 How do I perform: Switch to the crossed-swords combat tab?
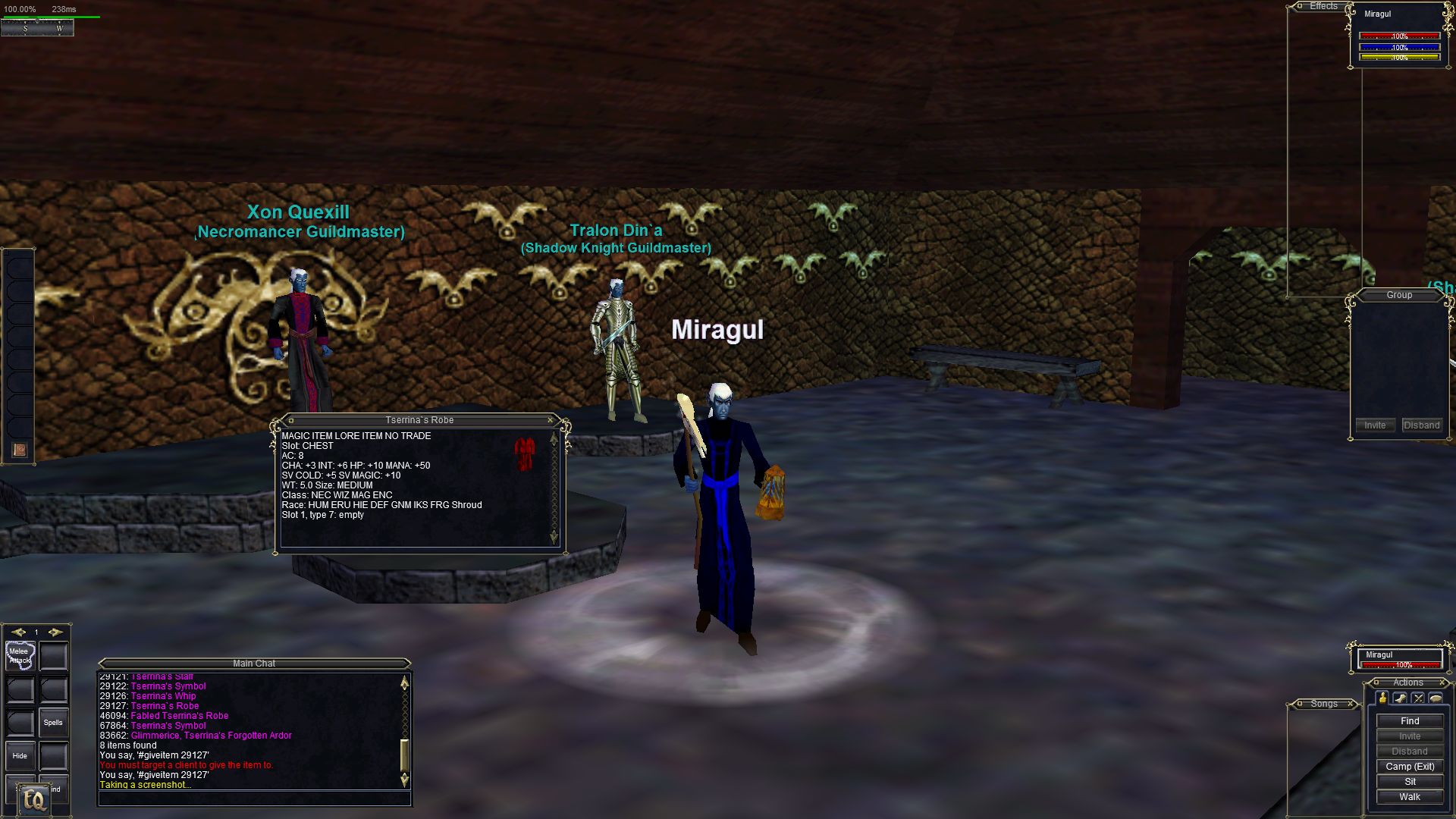coord(1418,698)
